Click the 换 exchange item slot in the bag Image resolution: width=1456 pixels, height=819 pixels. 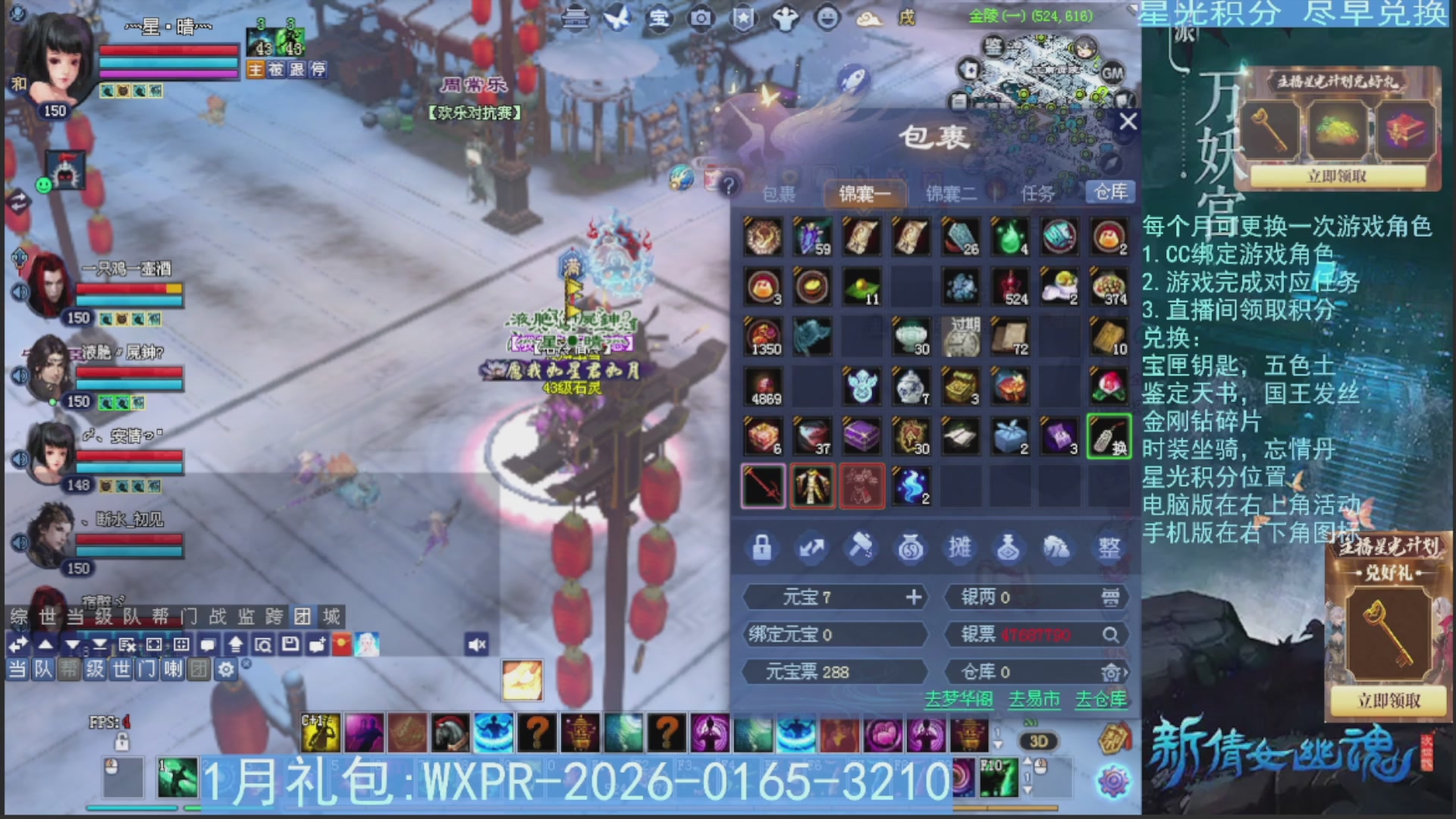click(x=1109, y=436)
